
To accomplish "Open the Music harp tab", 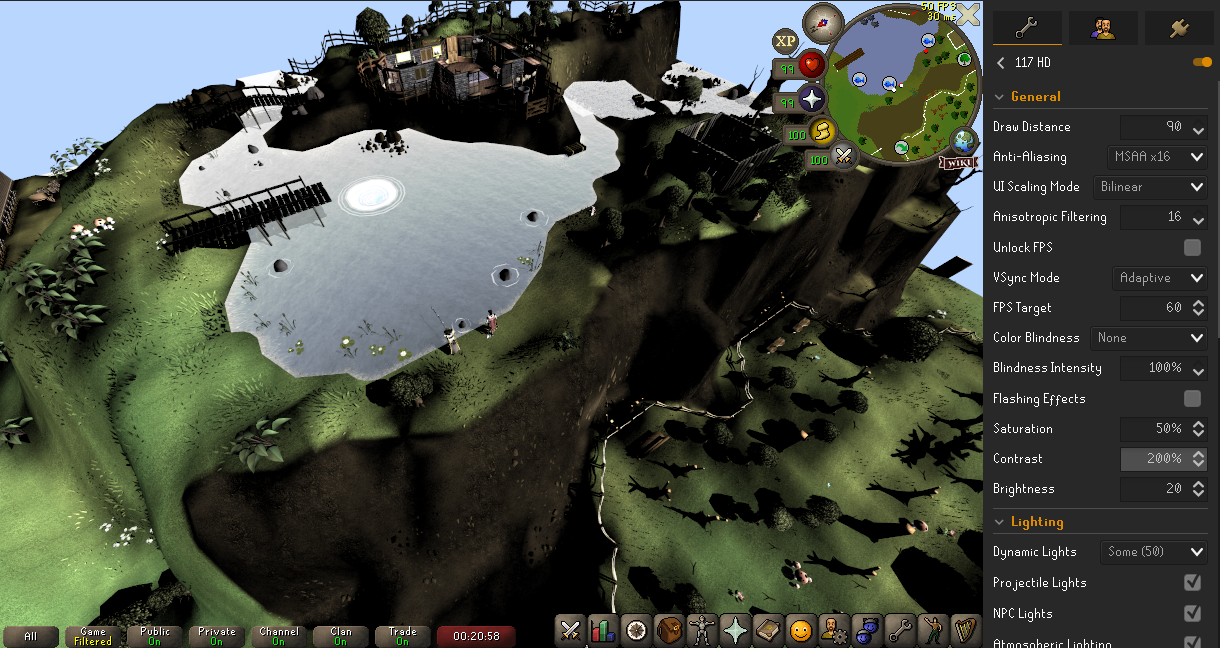I will [x=965, y=631].
